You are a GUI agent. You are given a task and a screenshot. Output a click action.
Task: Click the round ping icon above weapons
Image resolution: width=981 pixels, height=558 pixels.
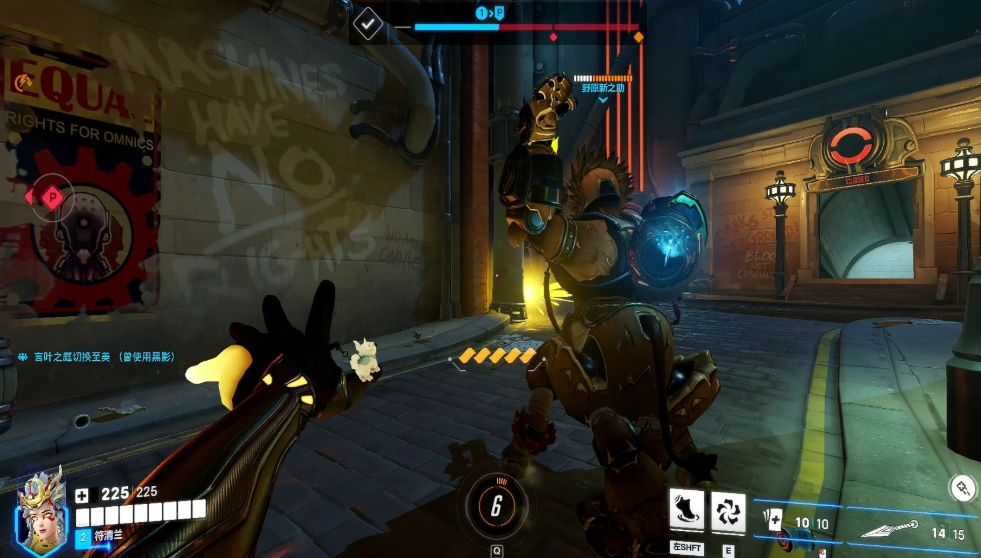(962, 488)
